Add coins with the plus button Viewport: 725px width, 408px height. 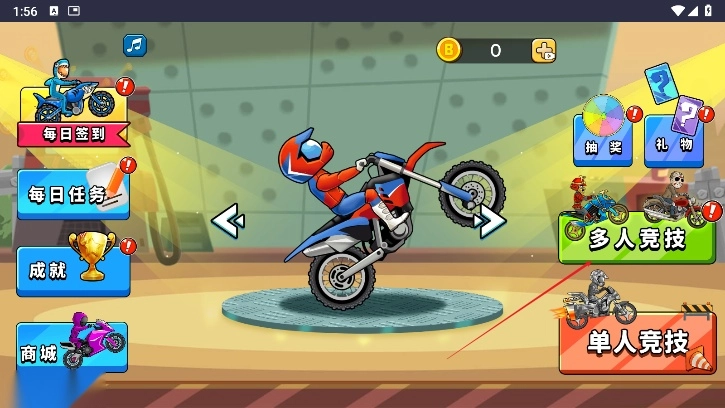point(543,51)
